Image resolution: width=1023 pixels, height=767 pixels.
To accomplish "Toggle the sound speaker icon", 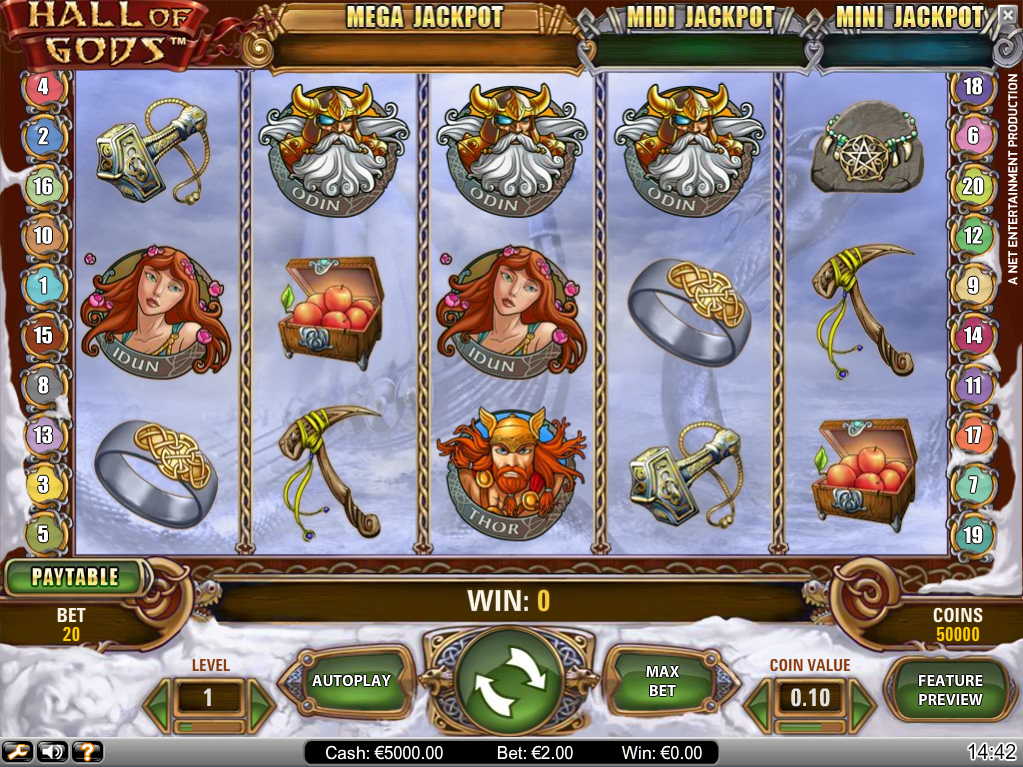I will pyautogui.click(x=53, y=752).
